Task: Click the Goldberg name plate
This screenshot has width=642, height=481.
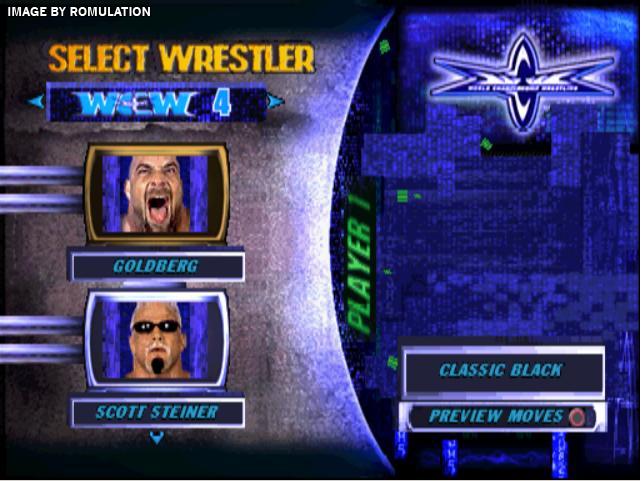Action: tap(156, 267)
